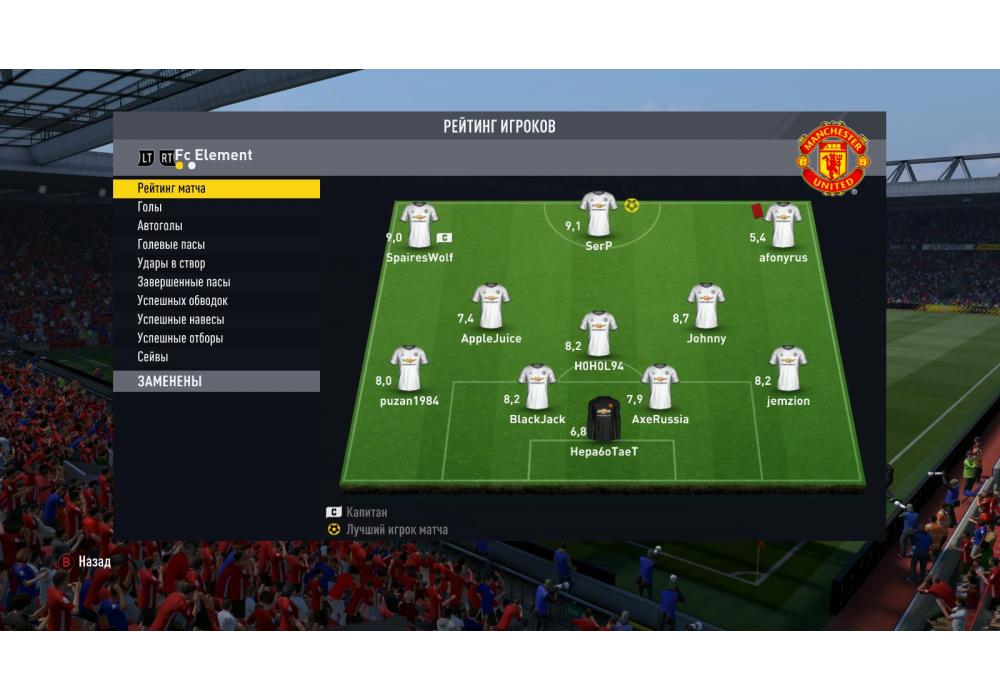Select player SerP's shirt on the pitch
Viewport: 1000px width, 700px height.
pos(598,213)
